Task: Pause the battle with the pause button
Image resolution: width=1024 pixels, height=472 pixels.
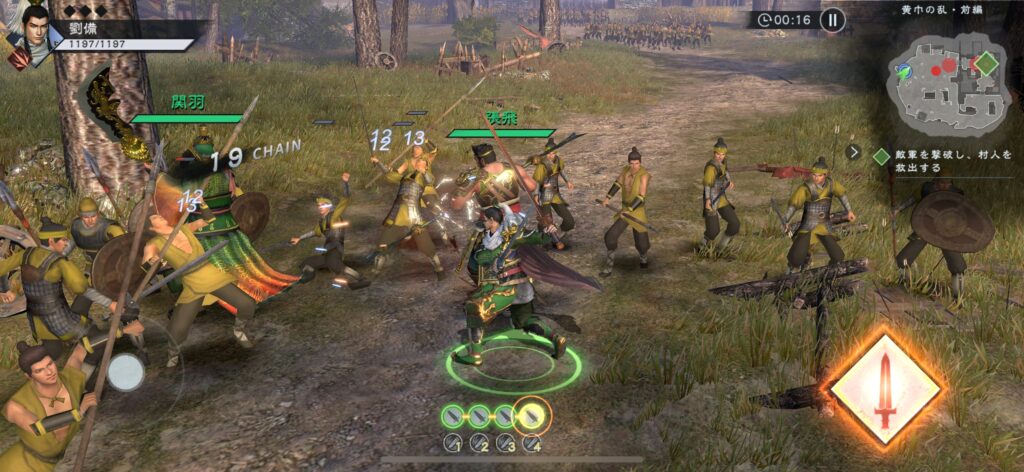Action: point(832,19)
